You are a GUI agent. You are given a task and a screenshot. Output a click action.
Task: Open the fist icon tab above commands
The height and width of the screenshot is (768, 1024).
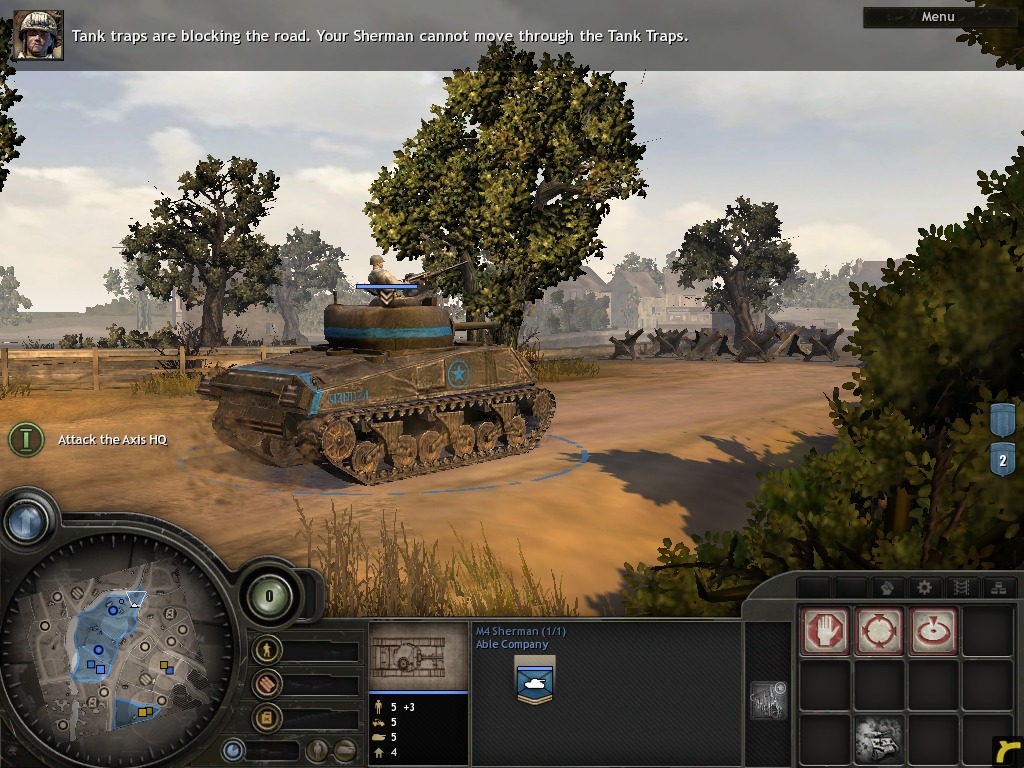point(885,588)
